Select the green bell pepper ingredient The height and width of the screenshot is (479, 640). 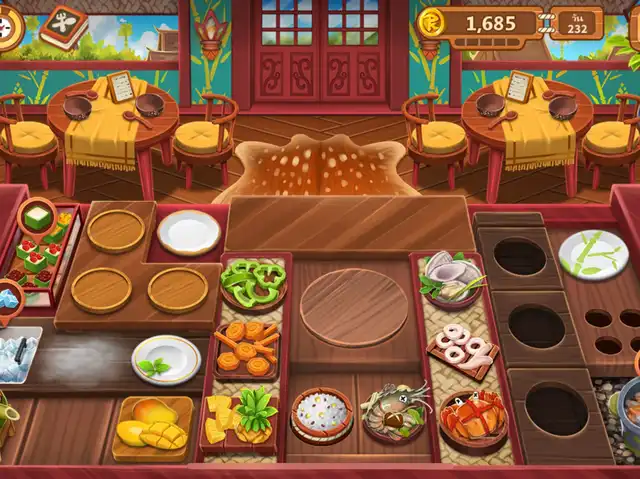click(x=253, y=281)
